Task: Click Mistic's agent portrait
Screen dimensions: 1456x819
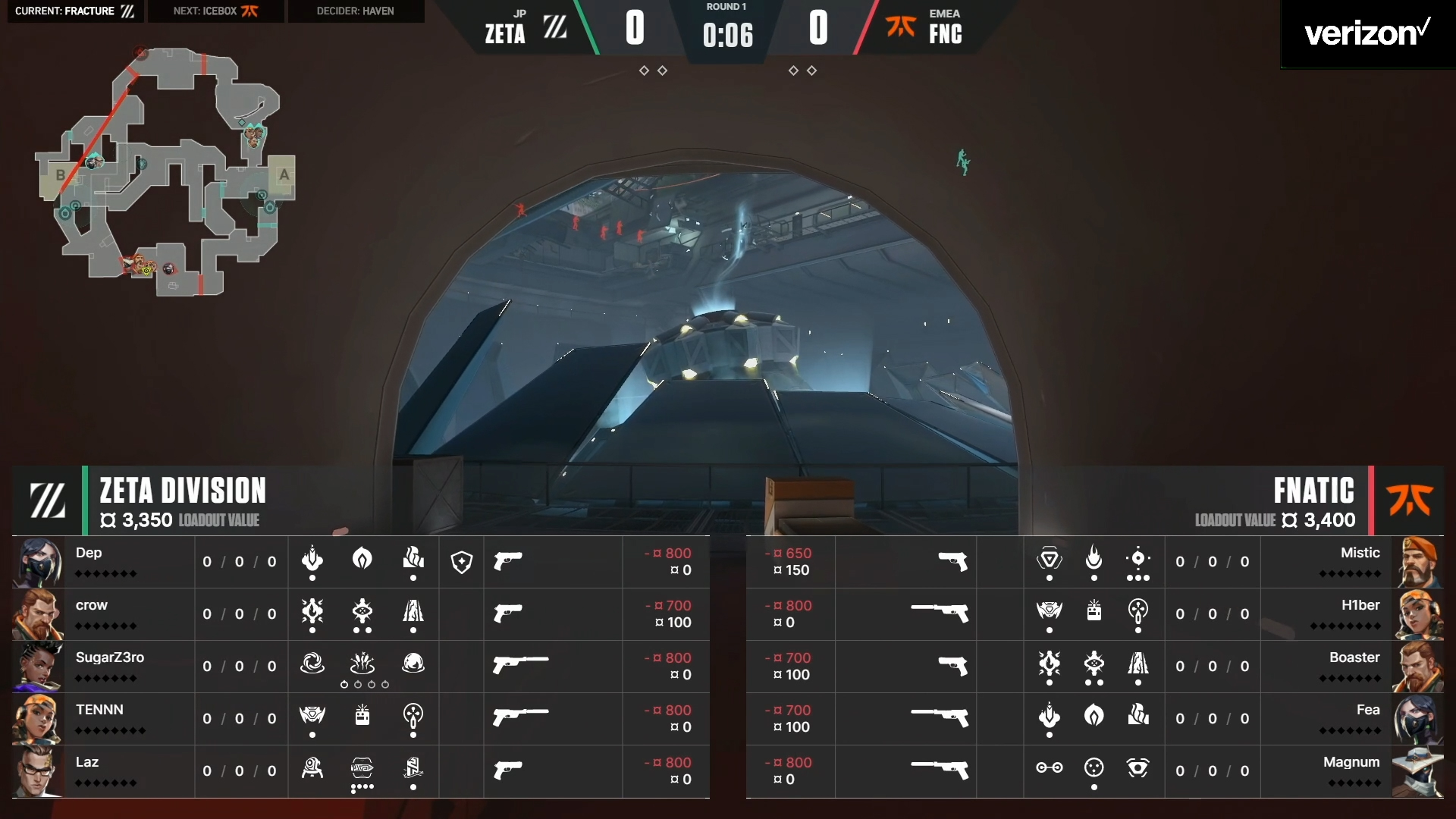Action: [x=1418, y=563]
